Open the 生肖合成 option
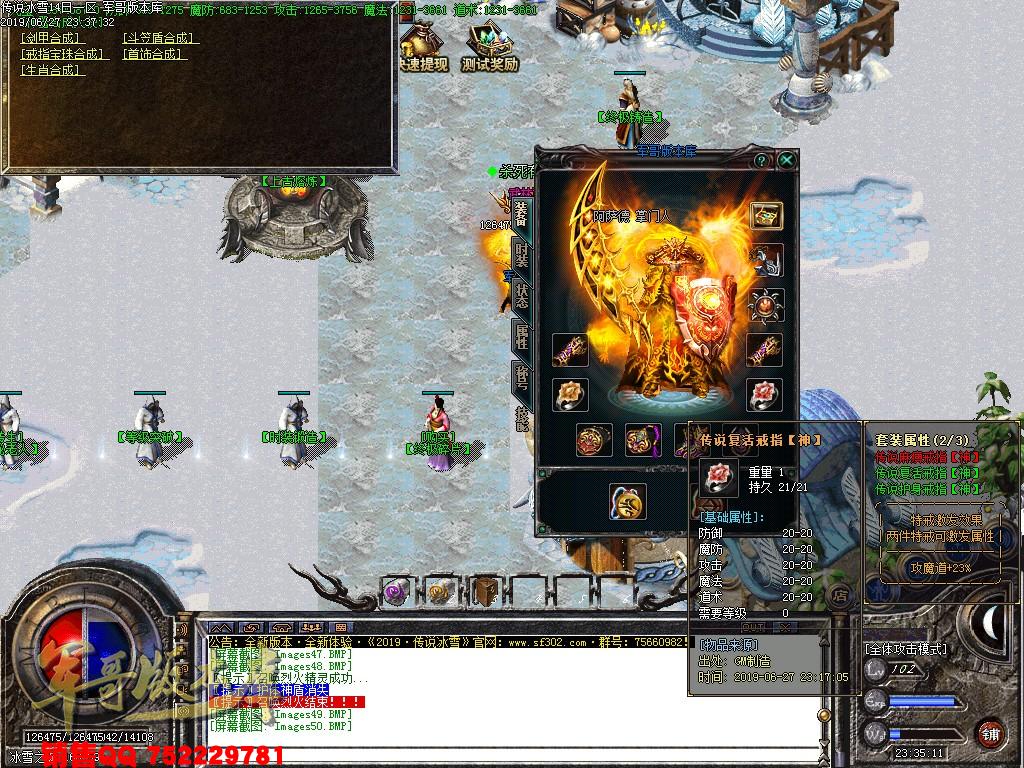This screenshot has height=768, width=1024. (x=52, y=70)
